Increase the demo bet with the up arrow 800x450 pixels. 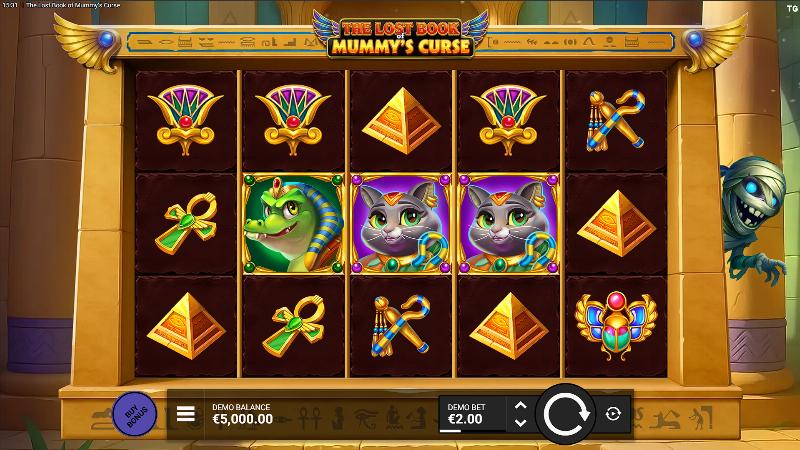point(519,405)
